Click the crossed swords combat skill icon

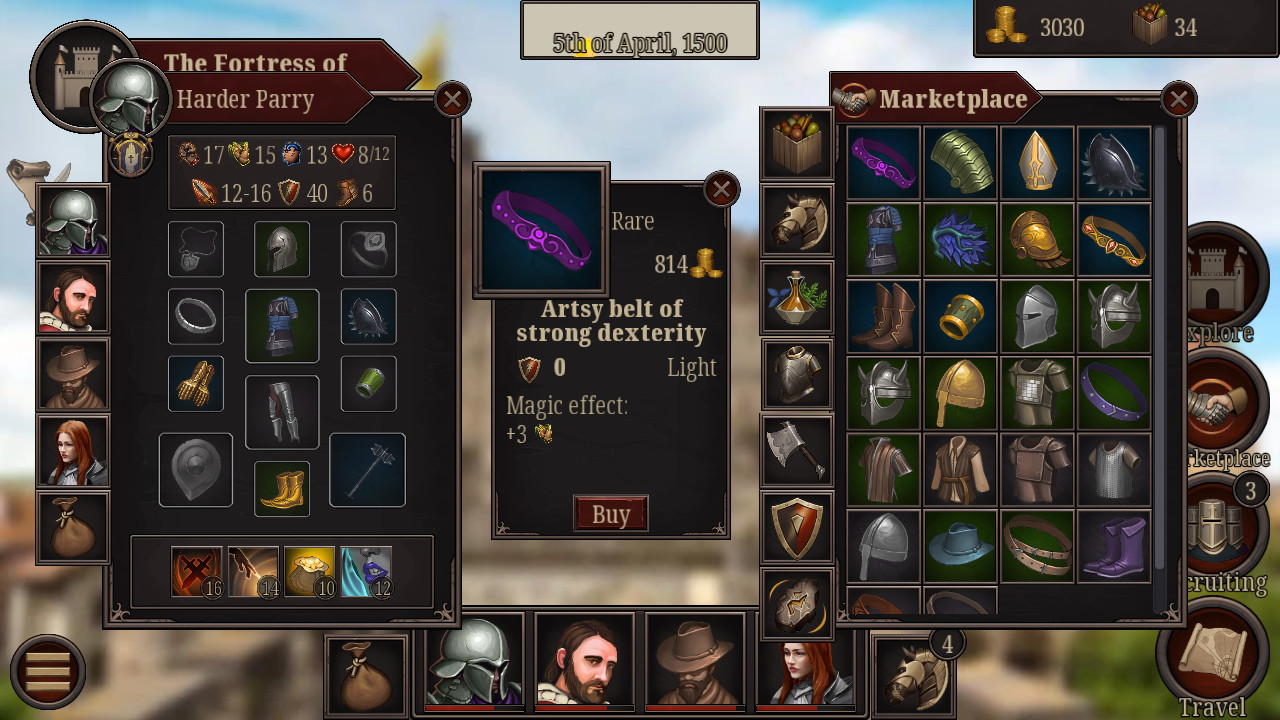pos(196,570)
